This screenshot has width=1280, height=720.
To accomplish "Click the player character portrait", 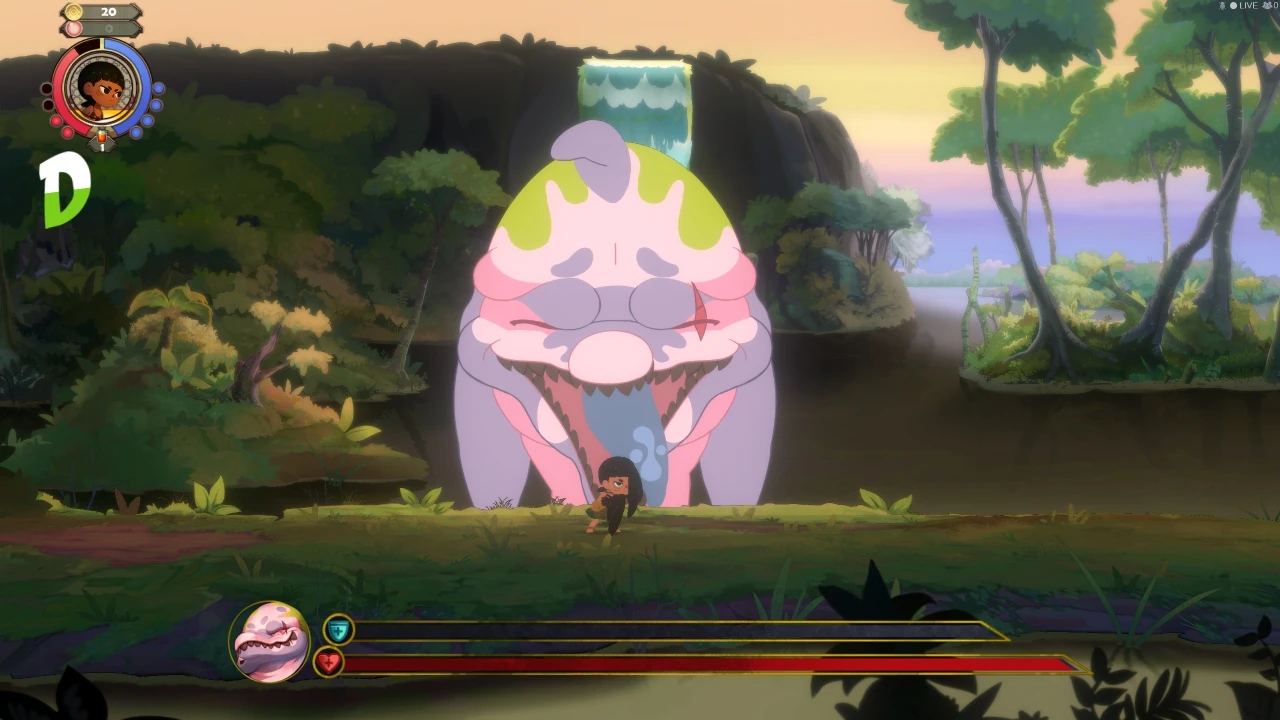I will tap(102, 88).
